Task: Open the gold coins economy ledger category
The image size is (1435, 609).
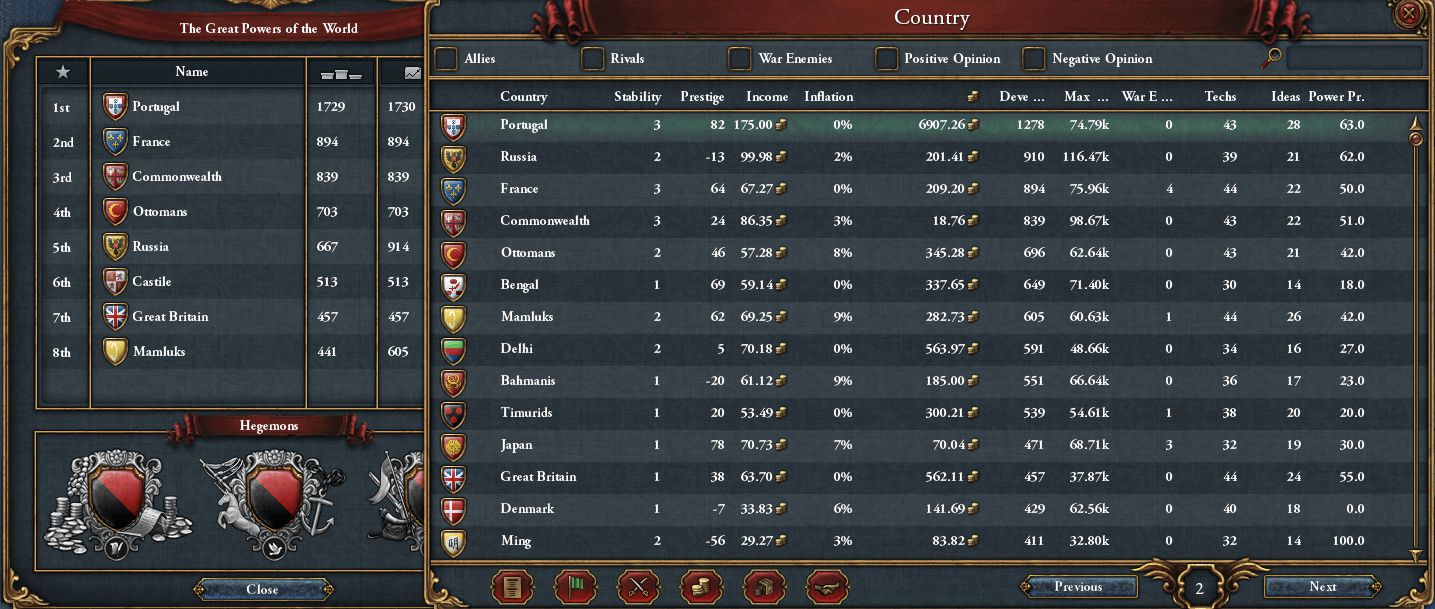Action: pos(700,587)
